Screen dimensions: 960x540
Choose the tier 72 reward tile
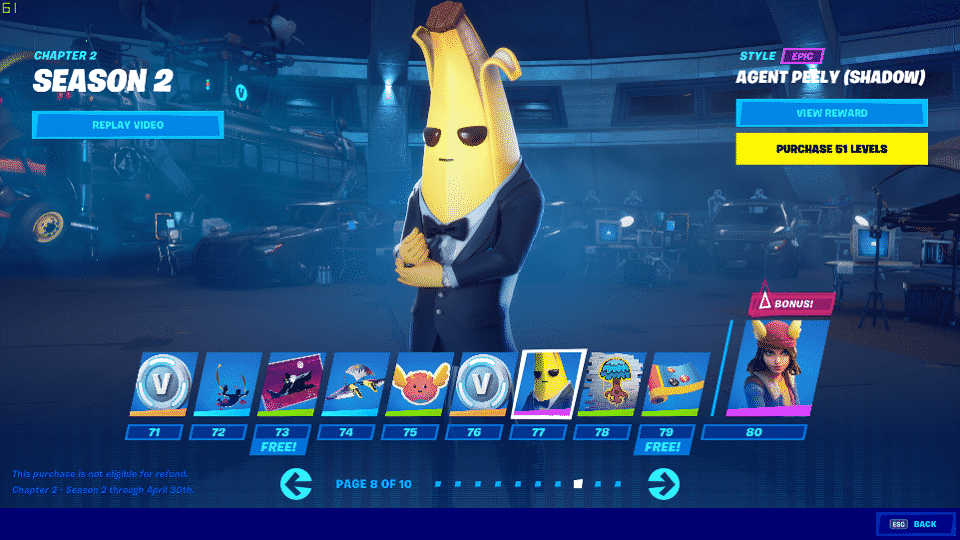pos(224,383)
